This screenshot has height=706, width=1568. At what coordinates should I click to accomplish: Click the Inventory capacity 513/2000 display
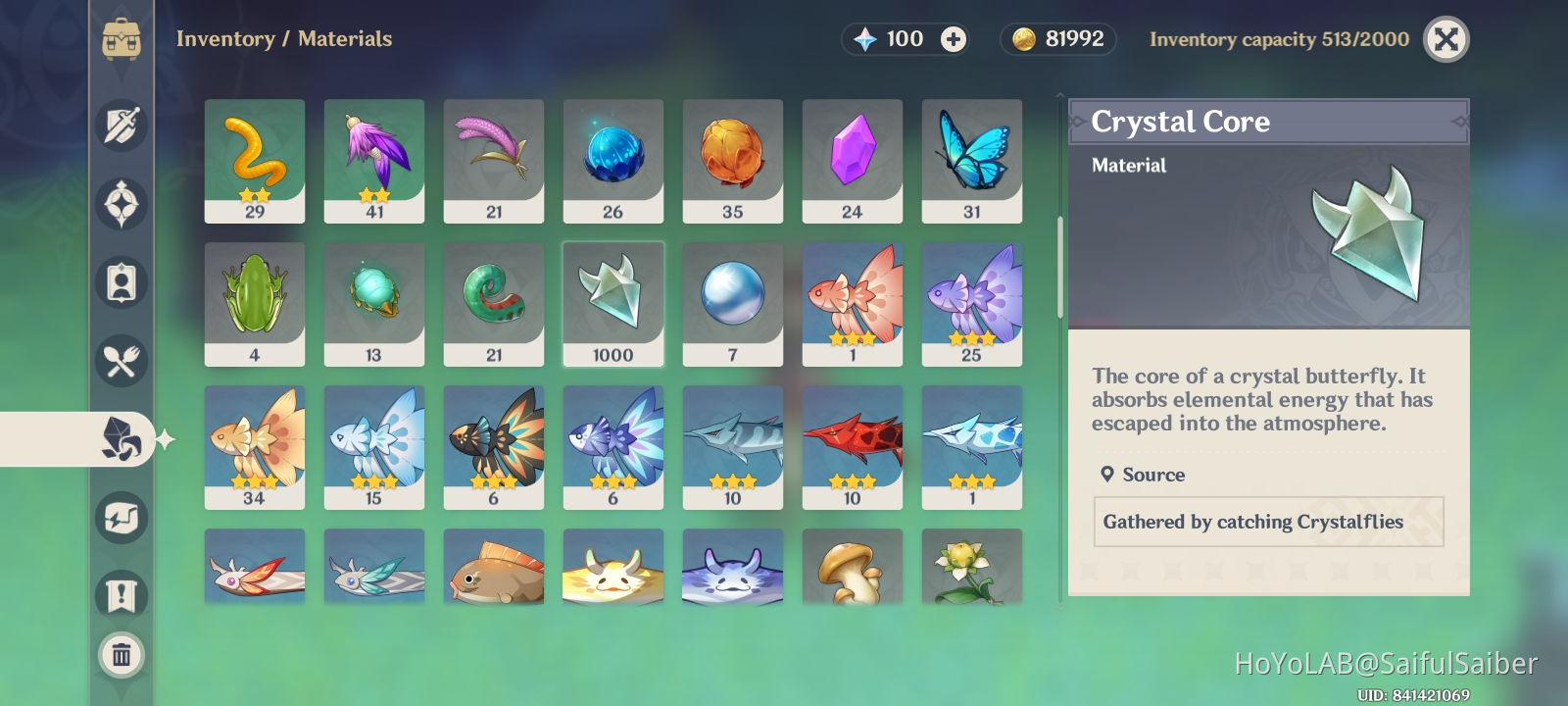click(1279, 39)
